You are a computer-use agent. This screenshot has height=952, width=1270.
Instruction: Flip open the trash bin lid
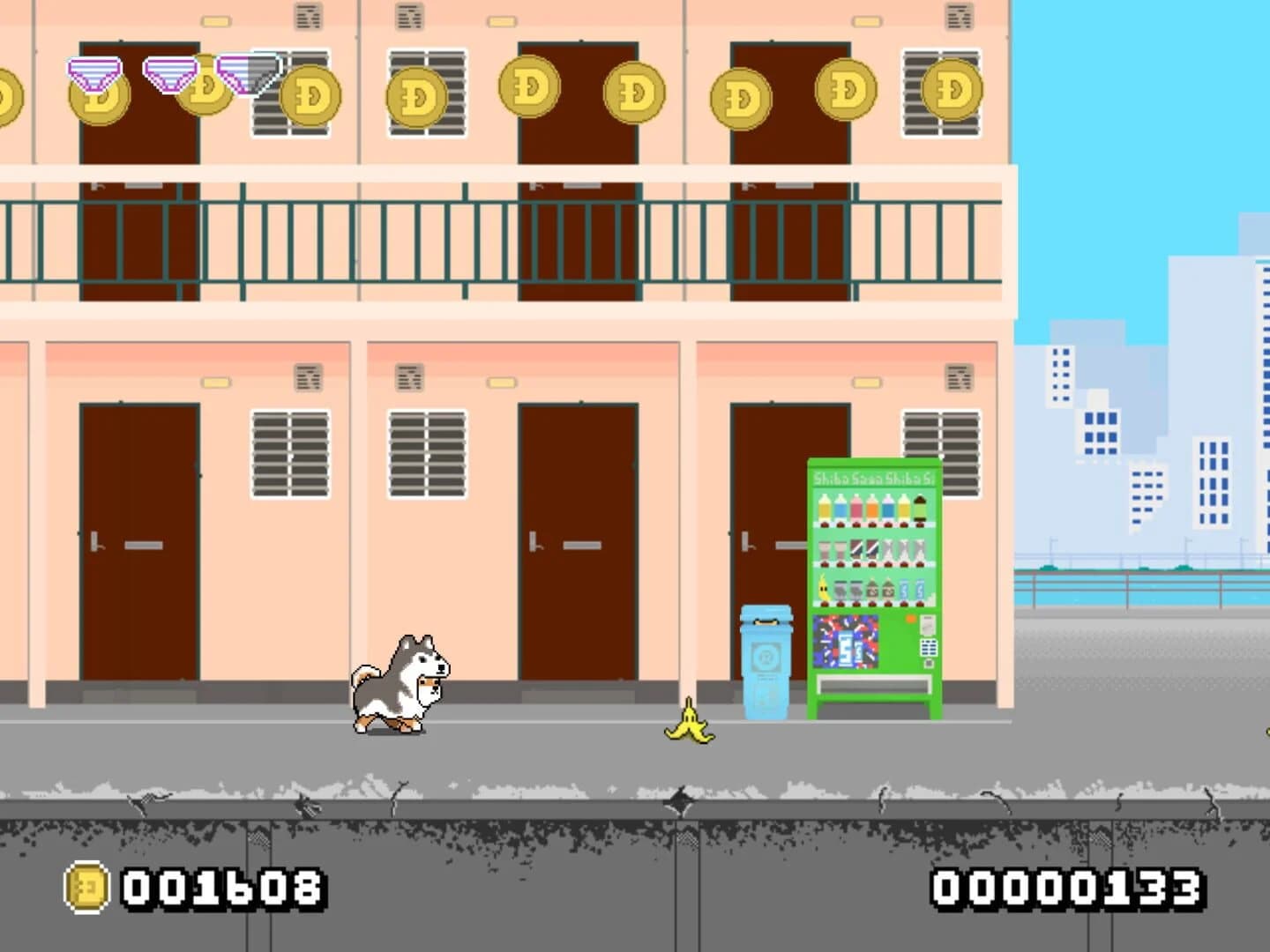pos(767,613)
